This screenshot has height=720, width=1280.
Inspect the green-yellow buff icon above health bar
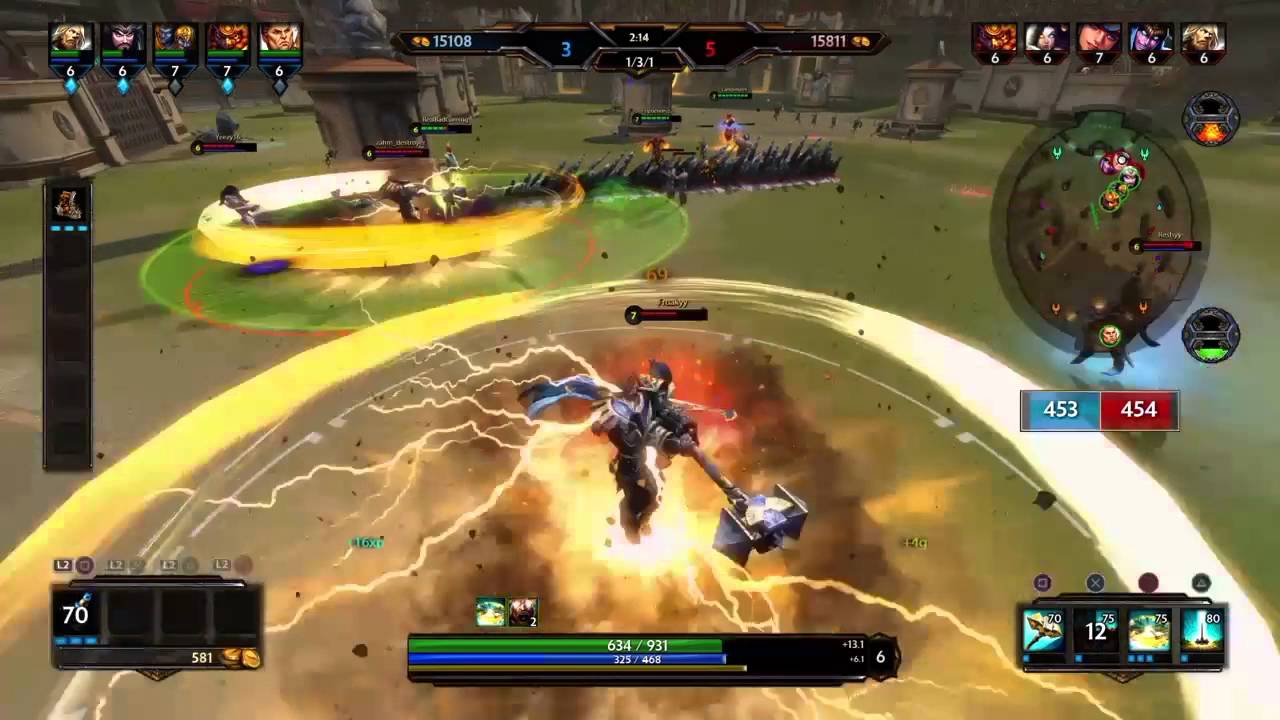(x=490, y=612)
